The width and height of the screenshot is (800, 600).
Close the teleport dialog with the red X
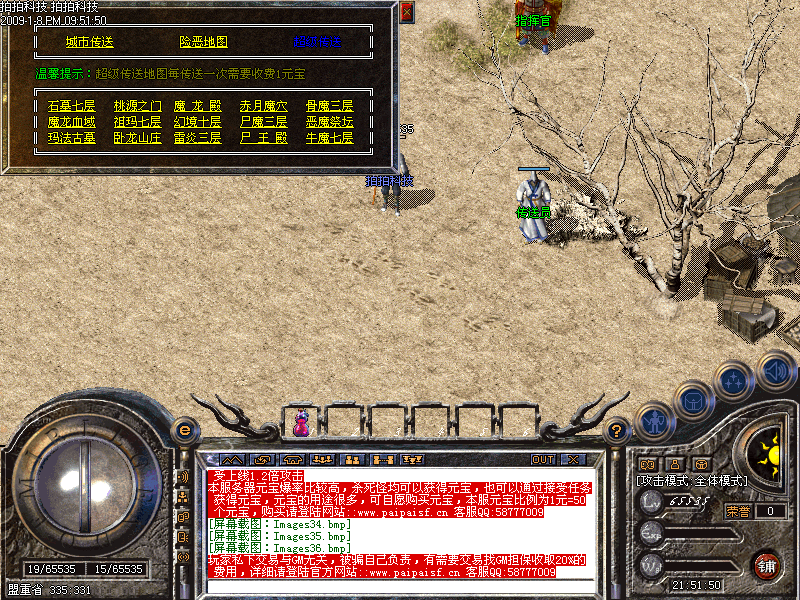pos(406,12)
